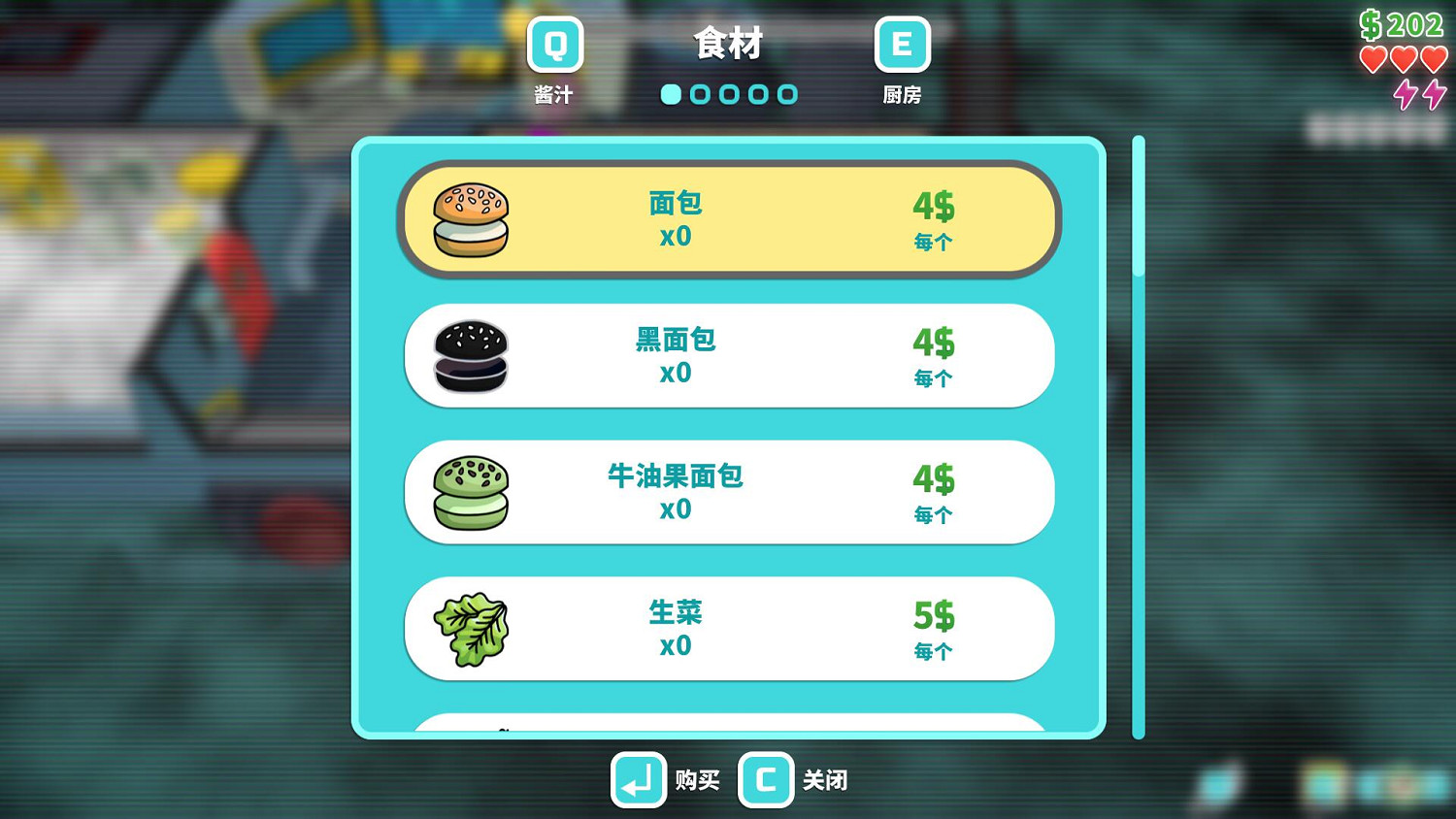Click a lightning bolt icon below the hearts

coord(1405,96)
